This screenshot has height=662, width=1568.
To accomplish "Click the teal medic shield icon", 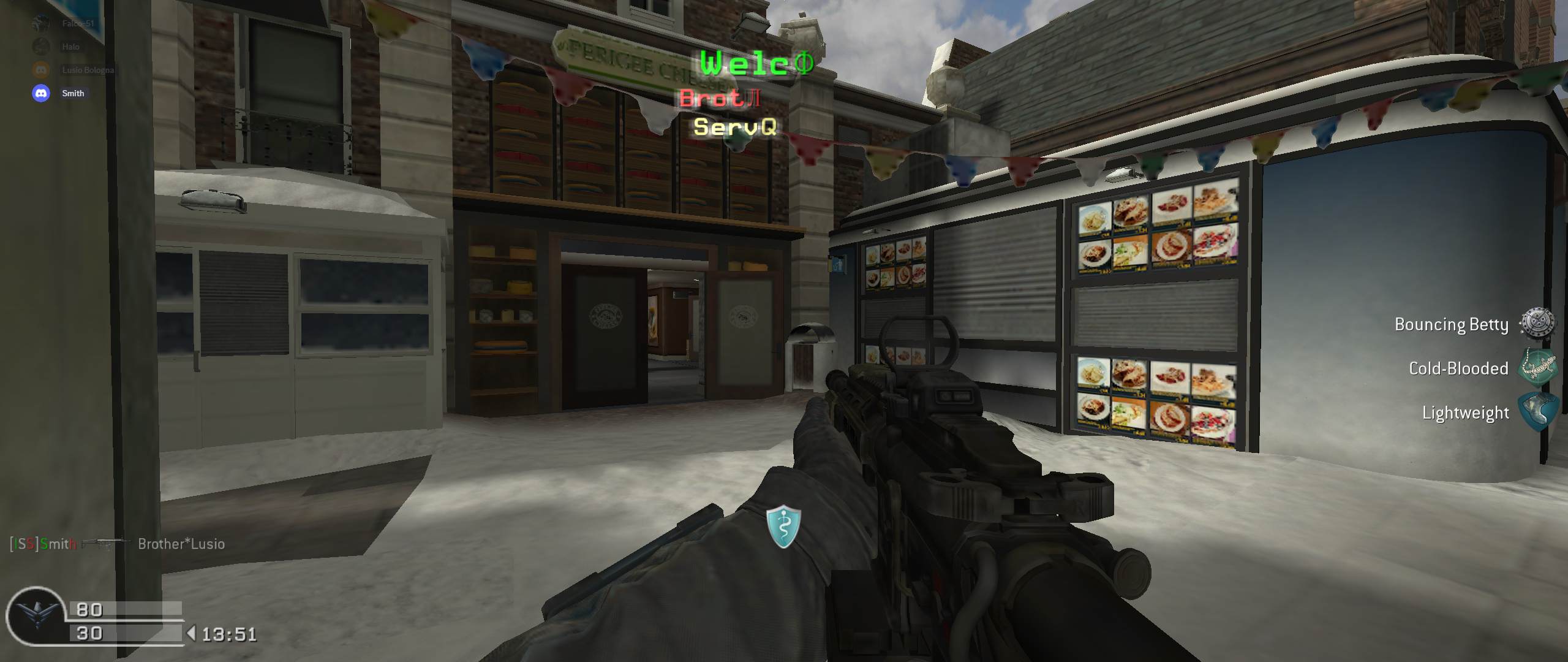I will (783, 527).
